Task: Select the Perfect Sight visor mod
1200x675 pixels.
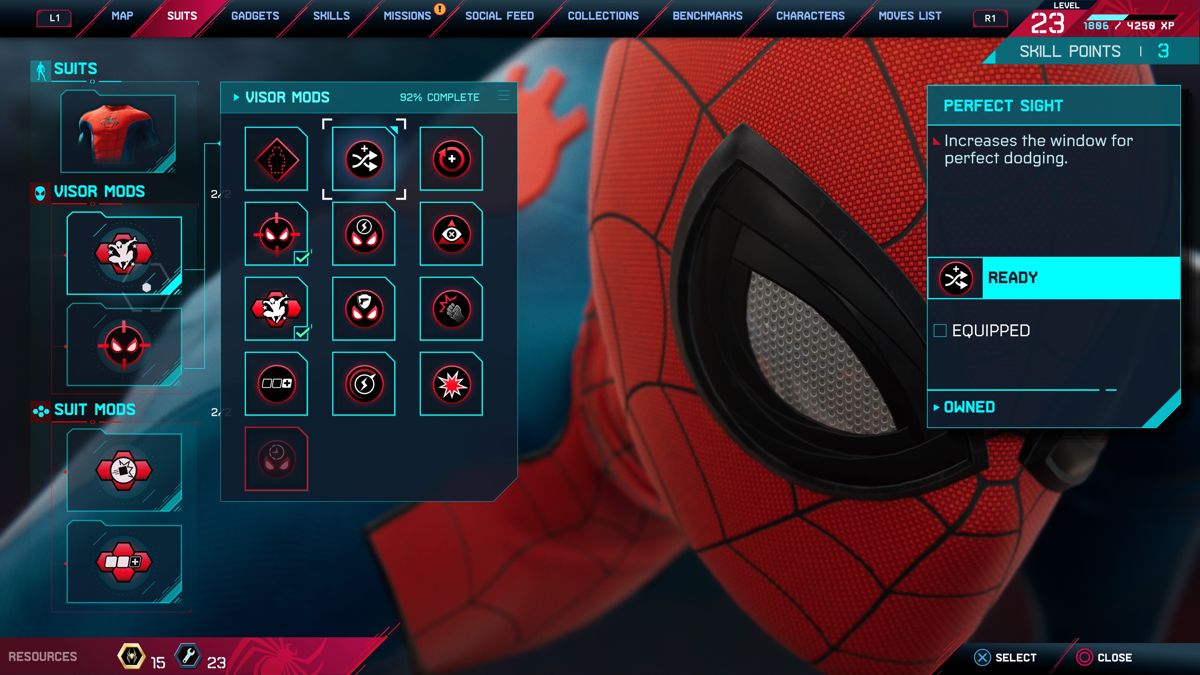Action: click(364, 159)
